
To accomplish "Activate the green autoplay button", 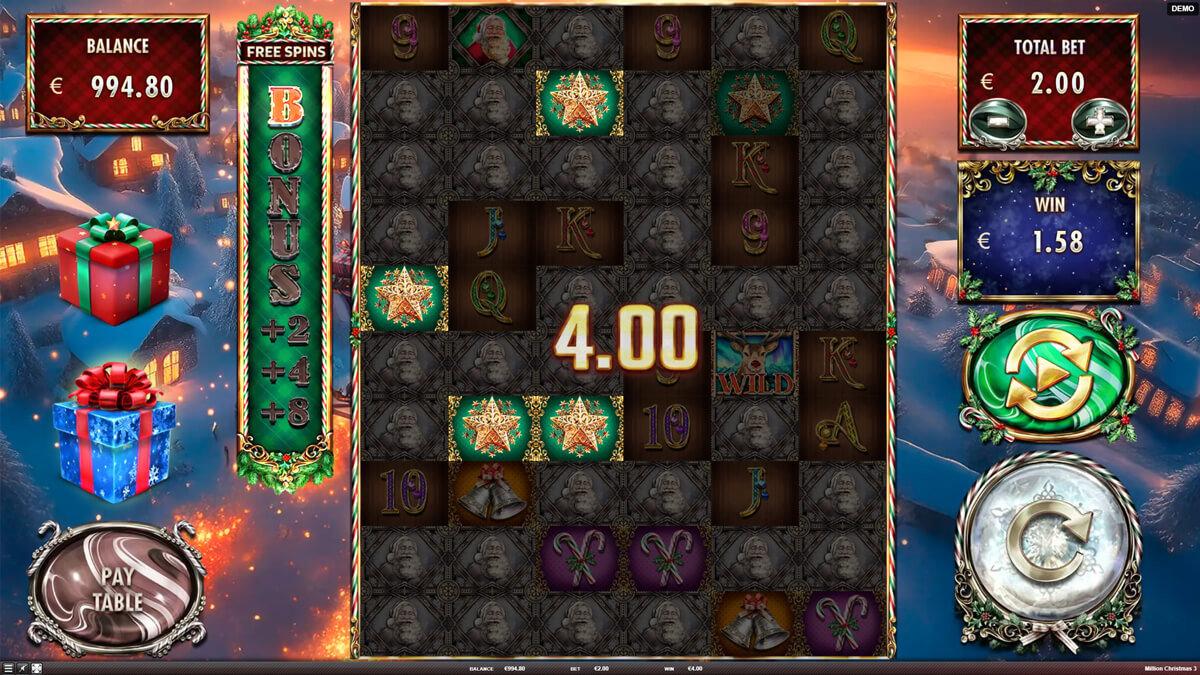I will coord(1047,375).
